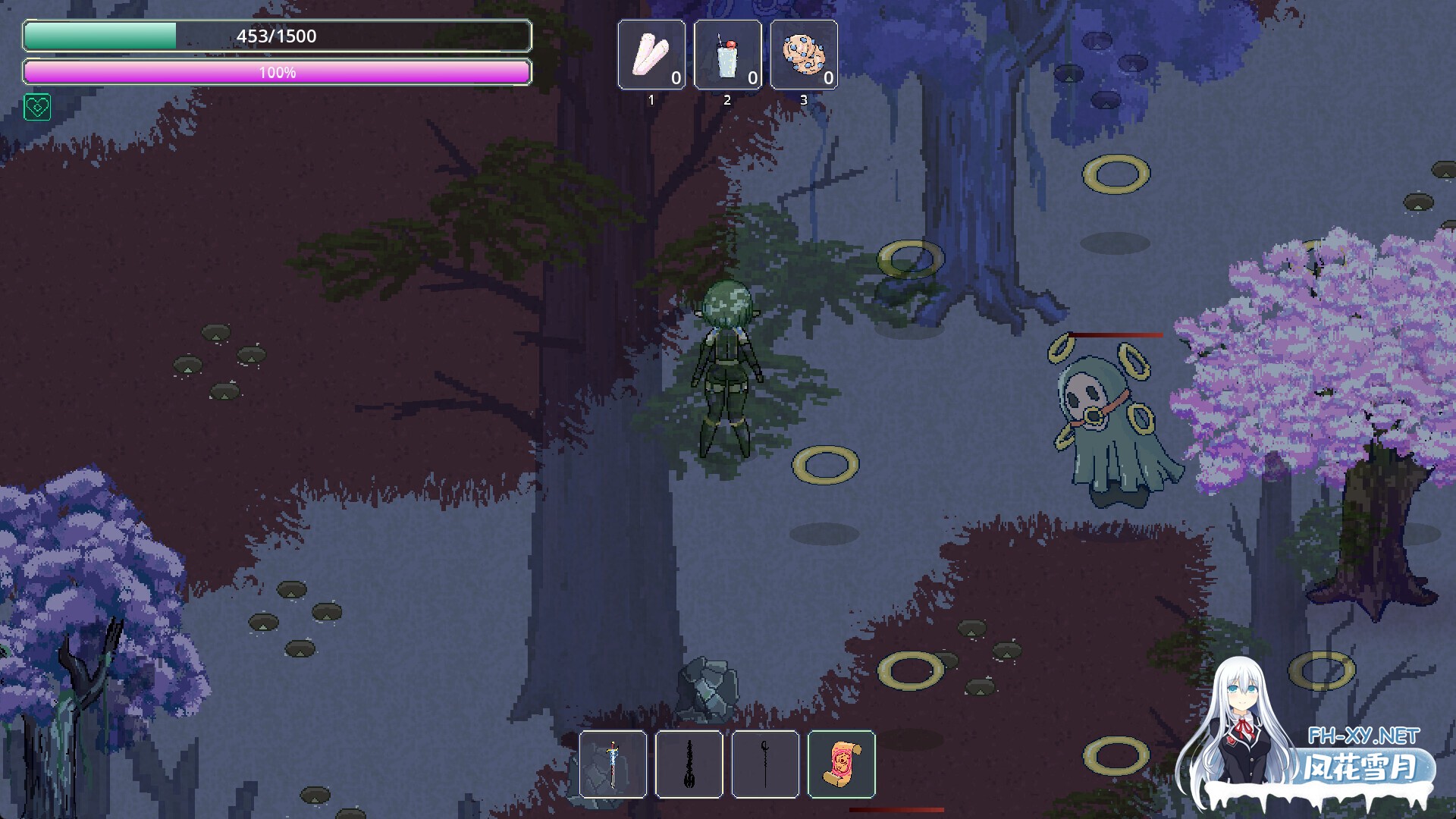Choose the blueberry cookie consumable slot

(804, 55)
